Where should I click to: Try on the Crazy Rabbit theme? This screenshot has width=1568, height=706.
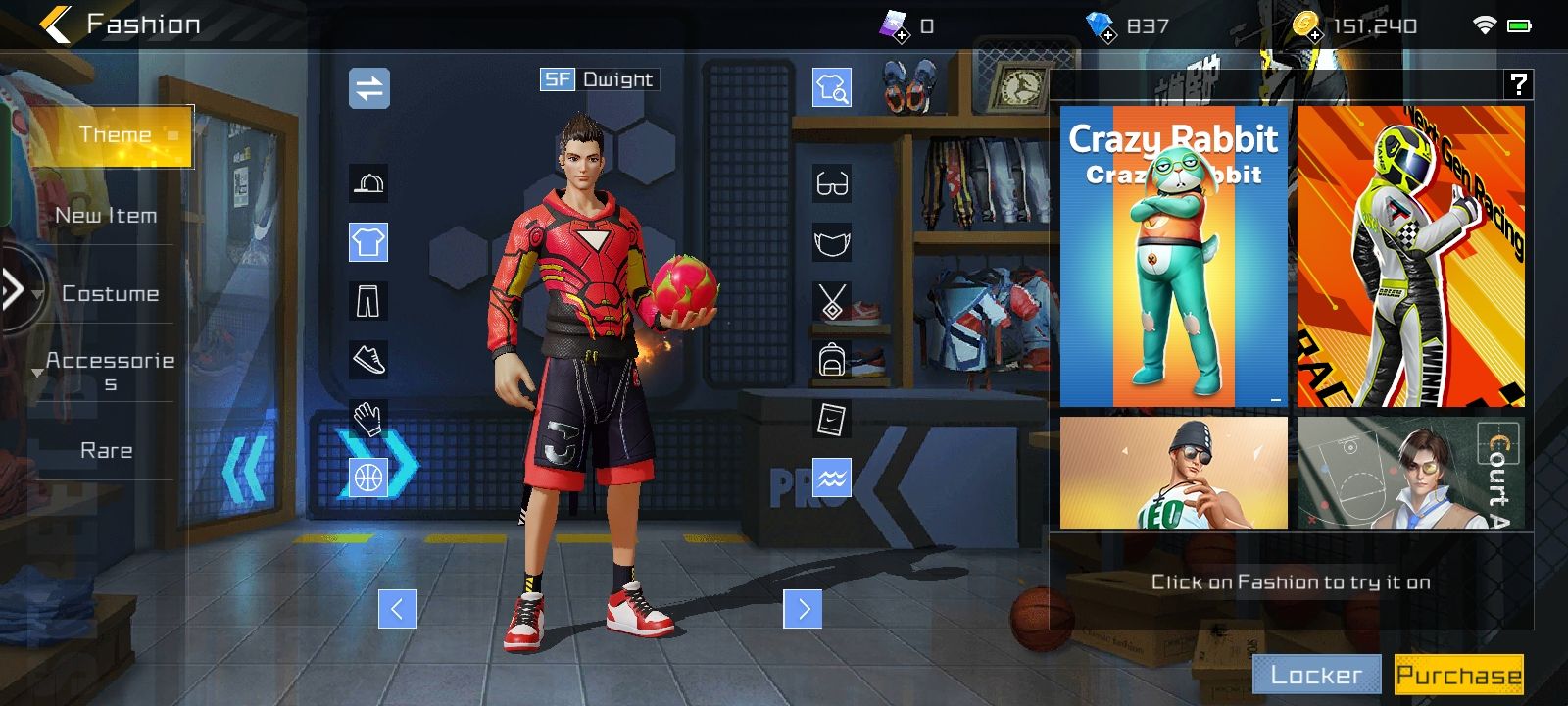tap(1174, 256)
